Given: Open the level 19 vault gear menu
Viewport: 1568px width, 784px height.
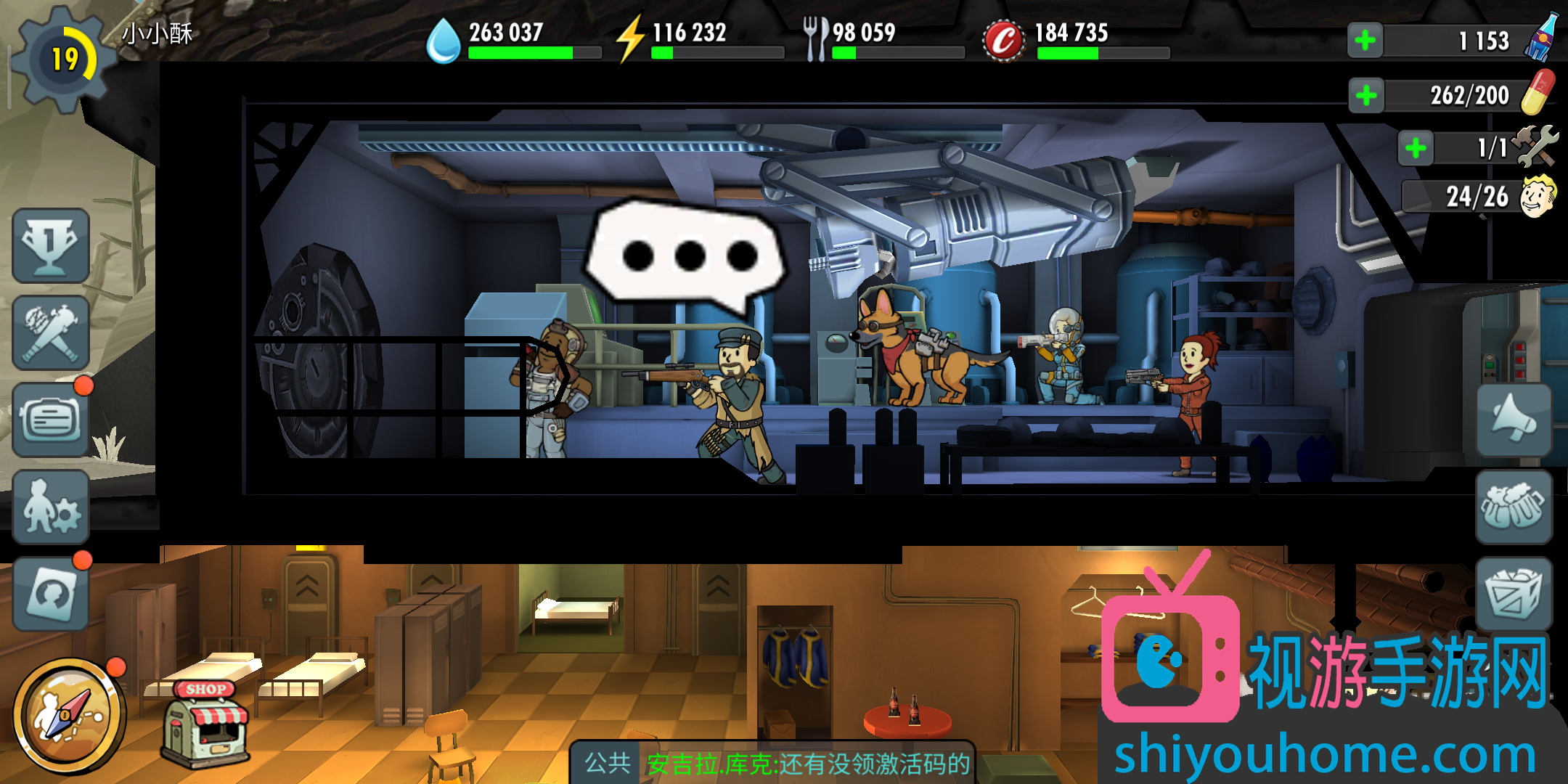Looking at the screenshot, I should click(64, 60).
